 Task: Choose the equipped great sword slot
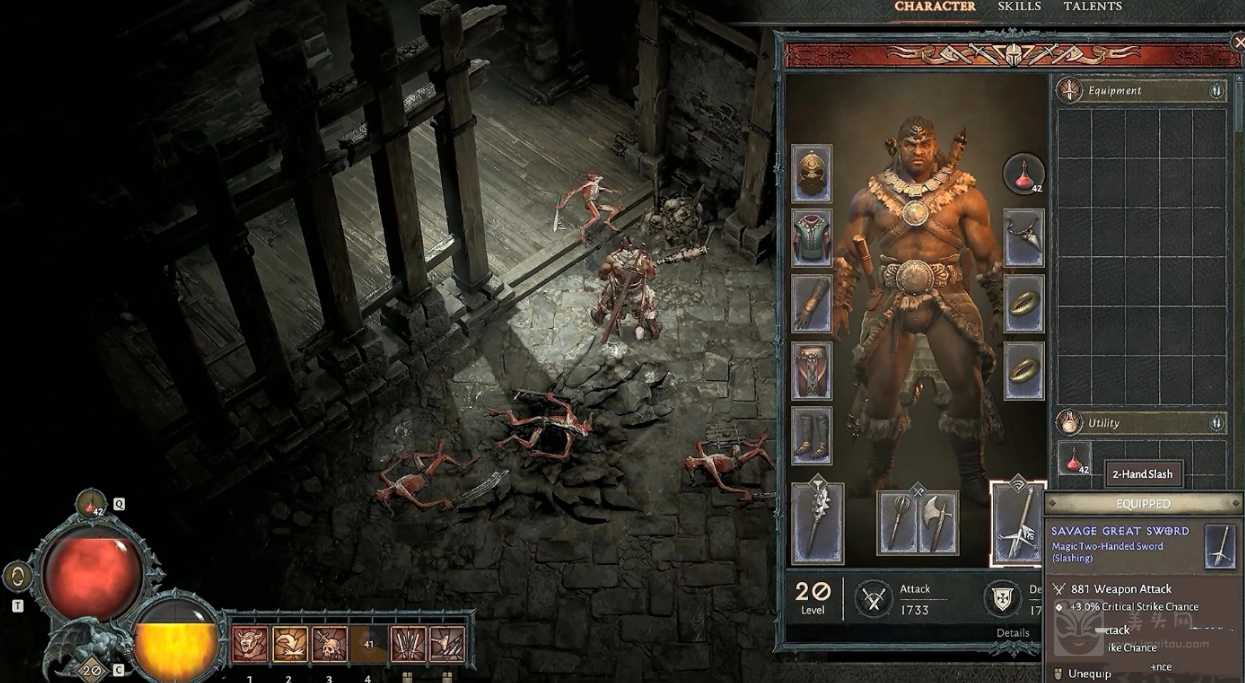click(1017, 523)
